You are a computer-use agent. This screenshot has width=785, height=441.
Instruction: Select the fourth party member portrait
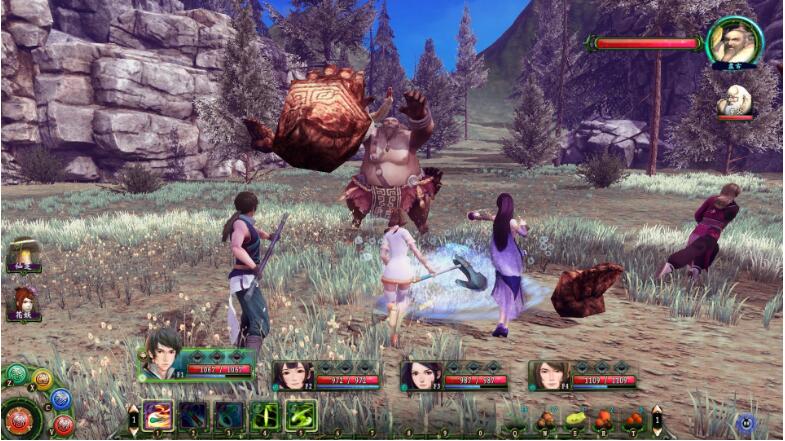coord(545,375)
